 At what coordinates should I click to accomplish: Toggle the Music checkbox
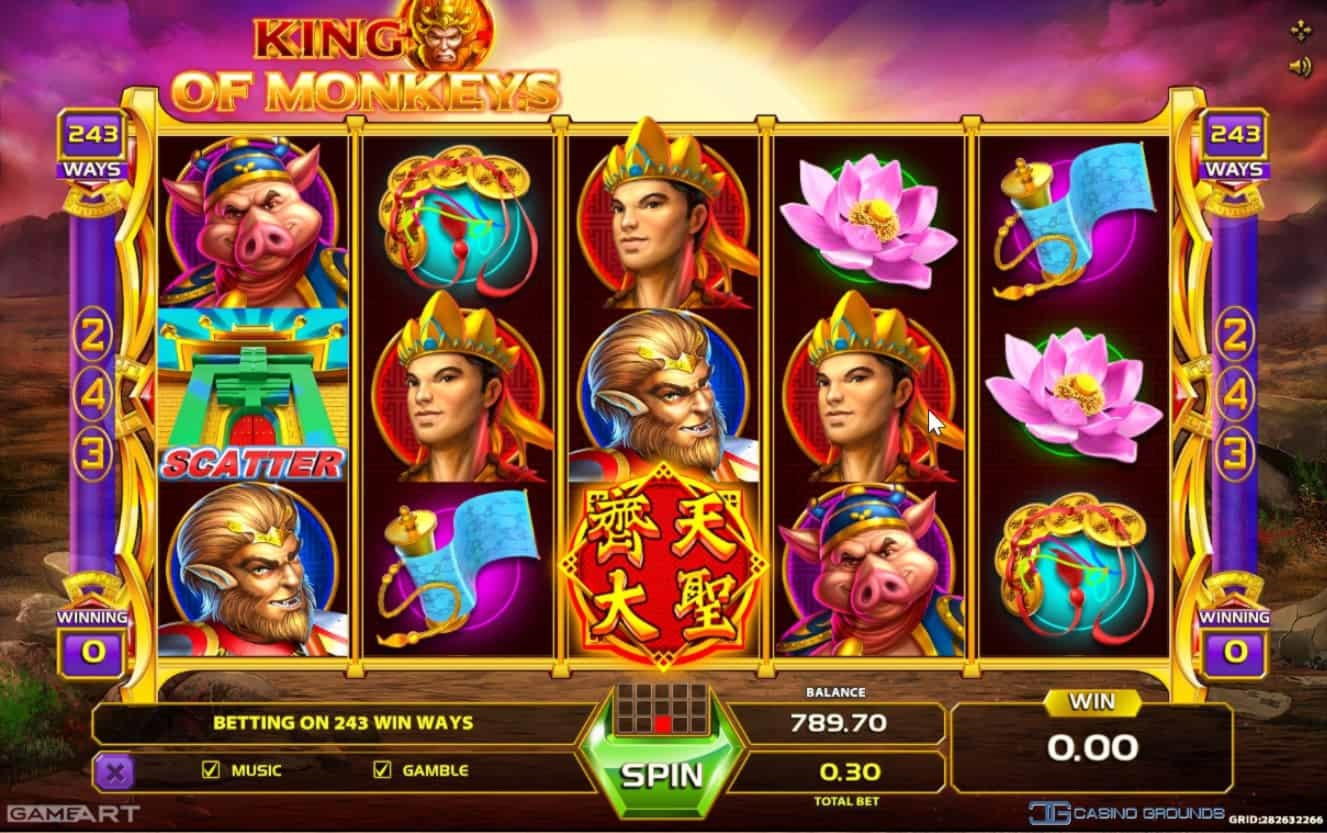click(x=211, y=770)
